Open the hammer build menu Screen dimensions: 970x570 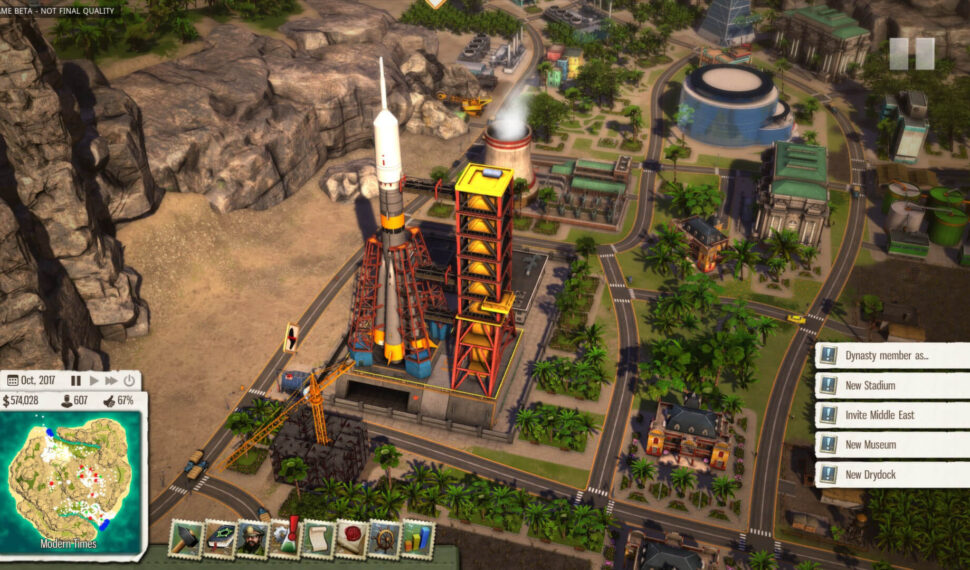tap(186, 539)
